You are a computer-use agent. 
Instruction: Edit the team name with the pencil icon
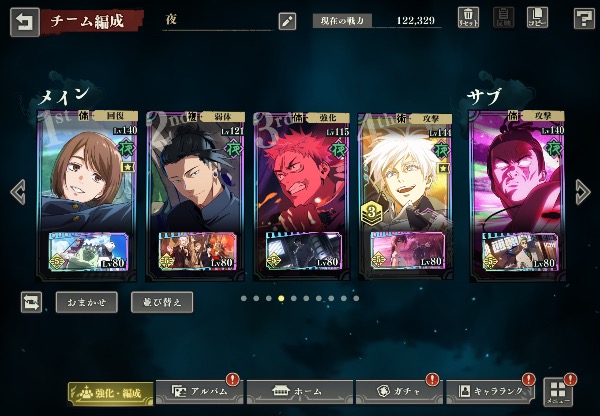287,20
